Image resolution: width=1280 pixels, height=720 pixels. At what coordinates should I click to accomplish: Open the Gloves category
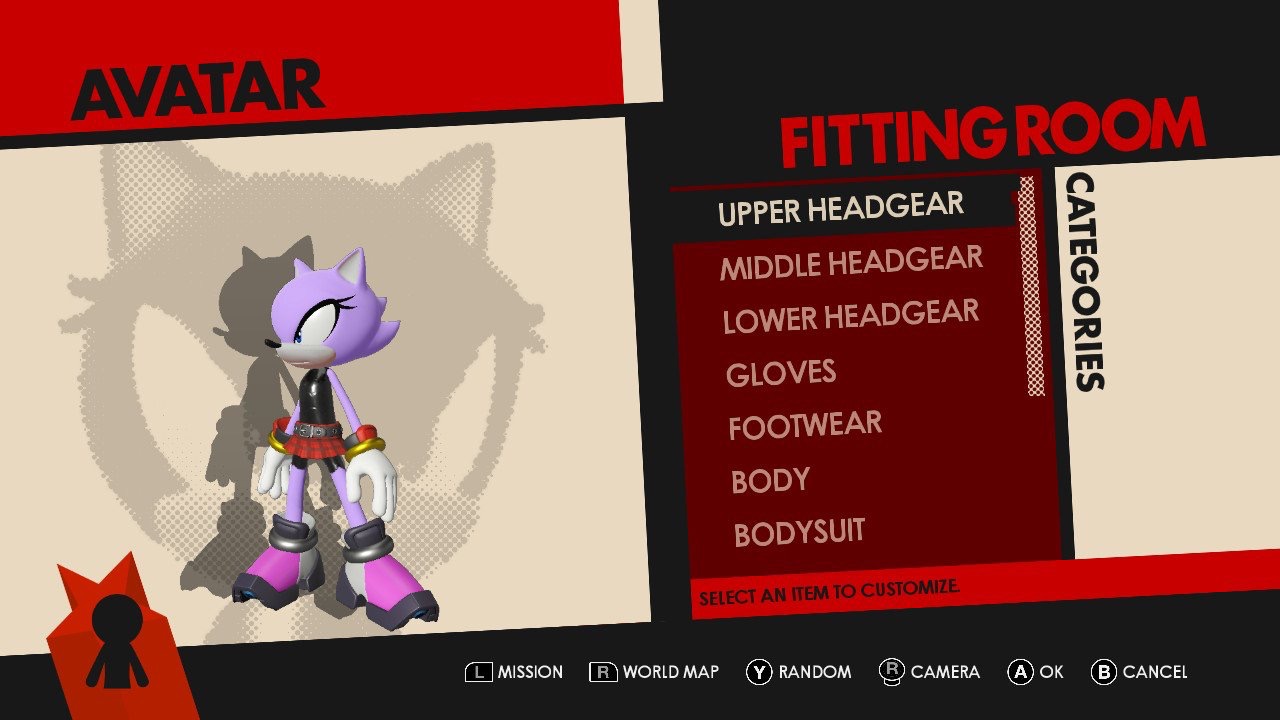pyautogui.click(x=781, y=373)
